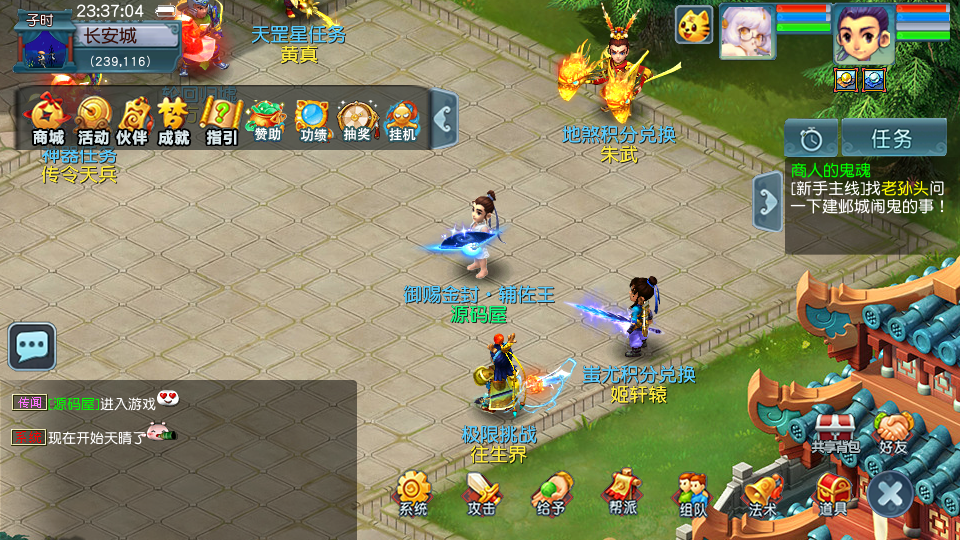Select the 攻击 attack button

click(x=481, y=493)
